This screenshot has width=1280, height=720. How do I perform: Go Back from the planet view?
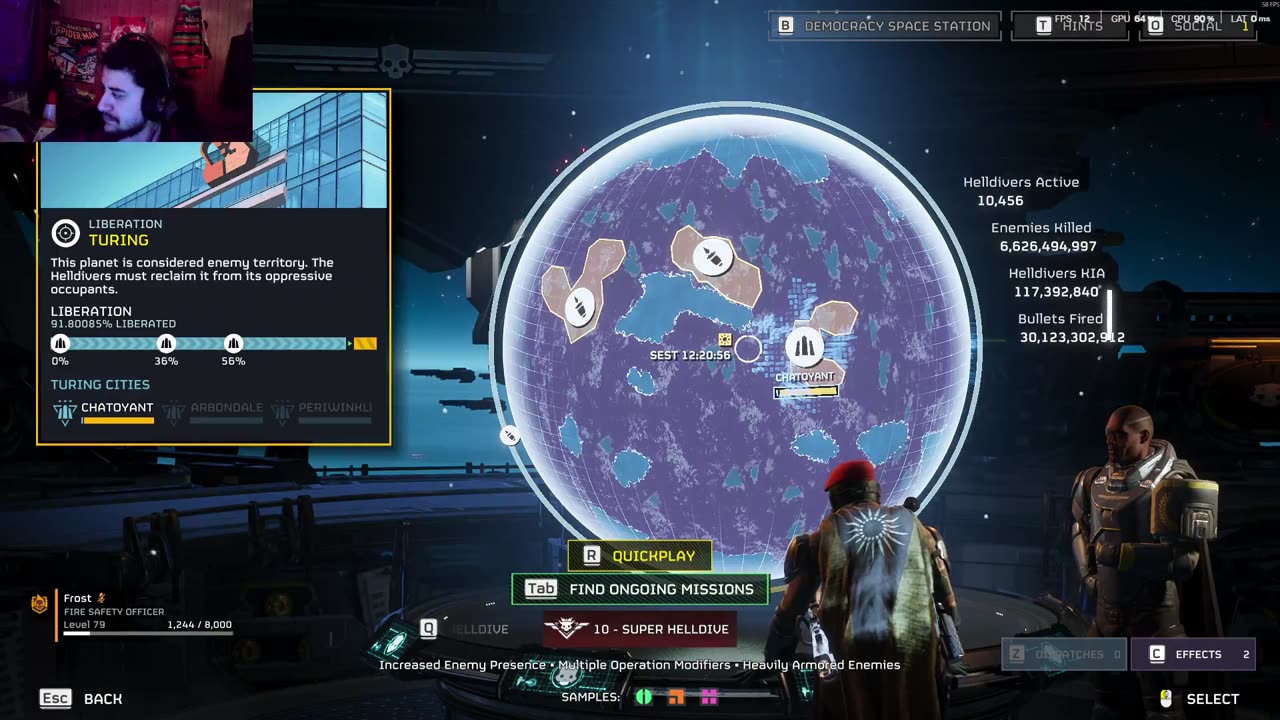tap(82, 699)
